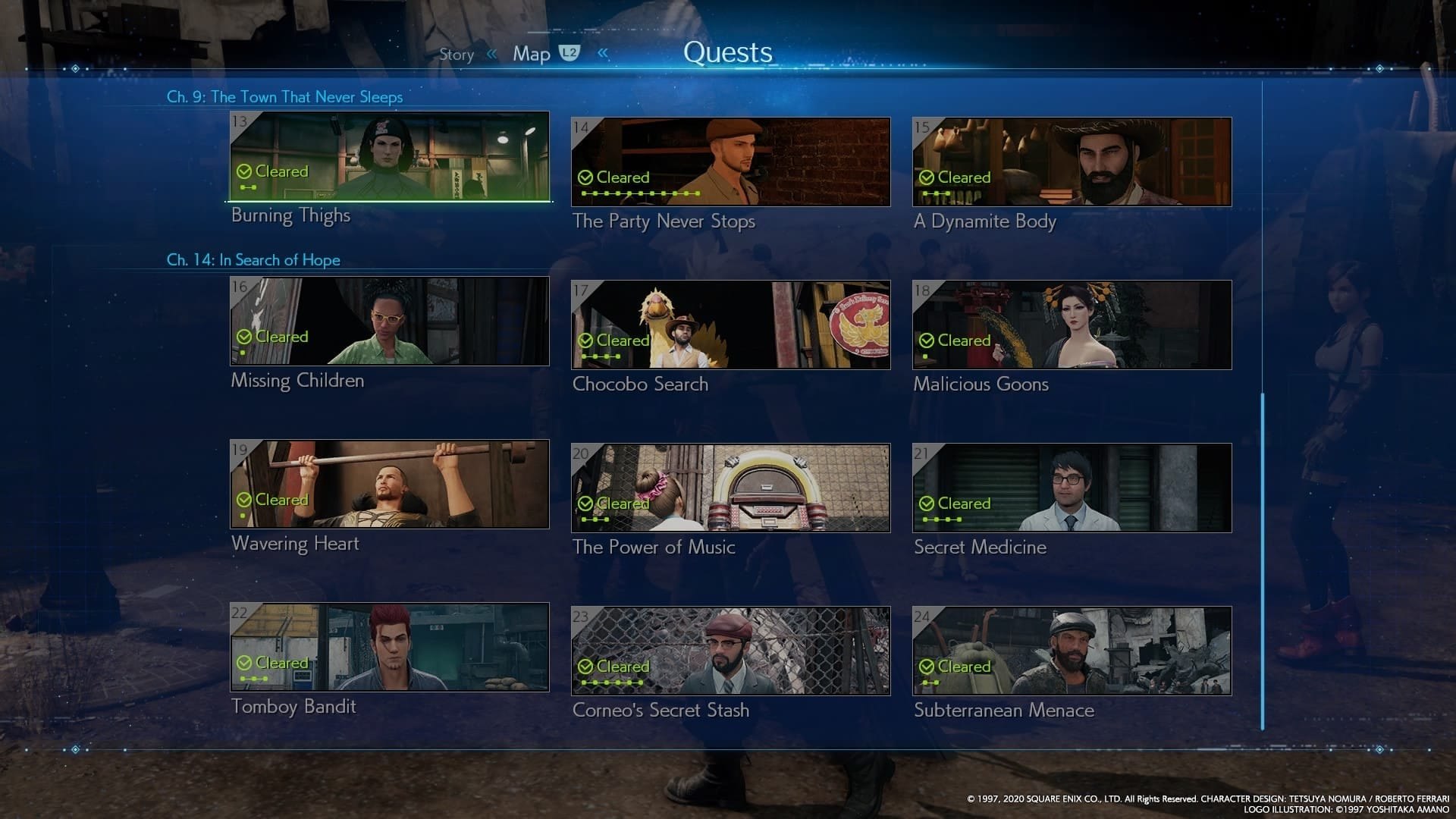Open The Power of Music quest entry
Screen dimensions: 1456x819
coord(730,486)
